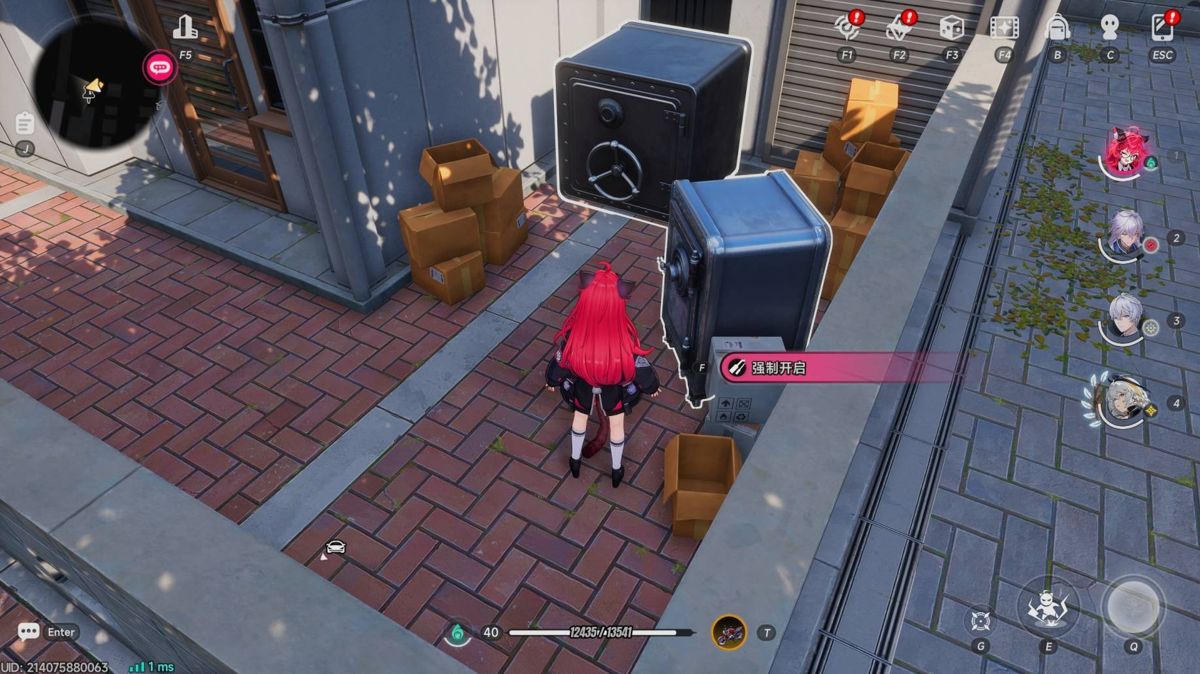Open the film strip icon menu

[x=1003, y=28]
